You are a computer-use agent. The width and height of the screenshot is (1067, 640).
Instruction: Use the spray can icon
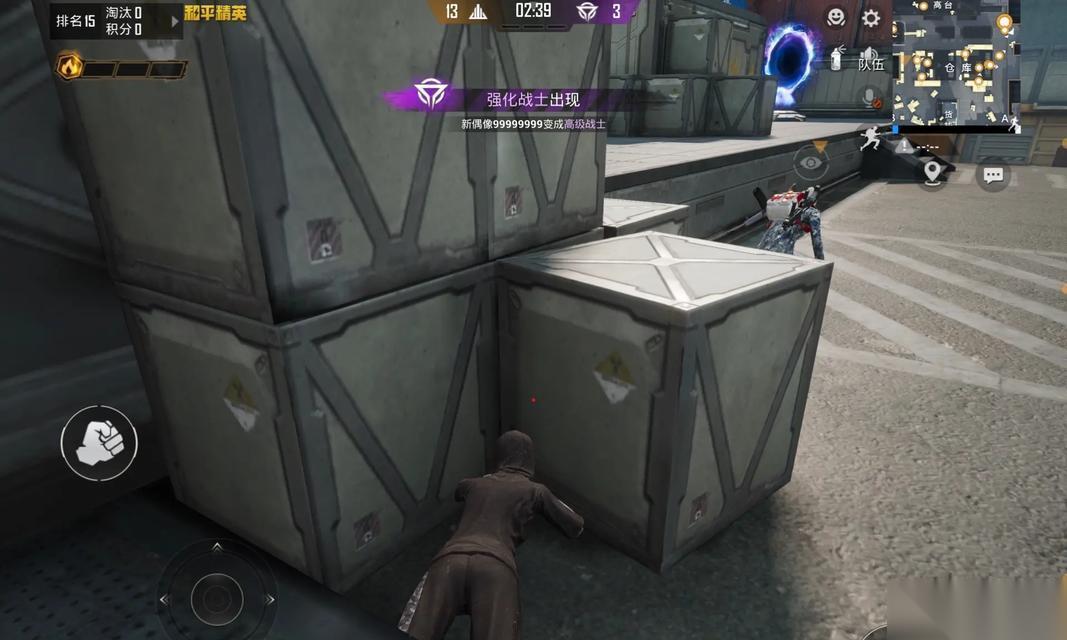[837, 59]
